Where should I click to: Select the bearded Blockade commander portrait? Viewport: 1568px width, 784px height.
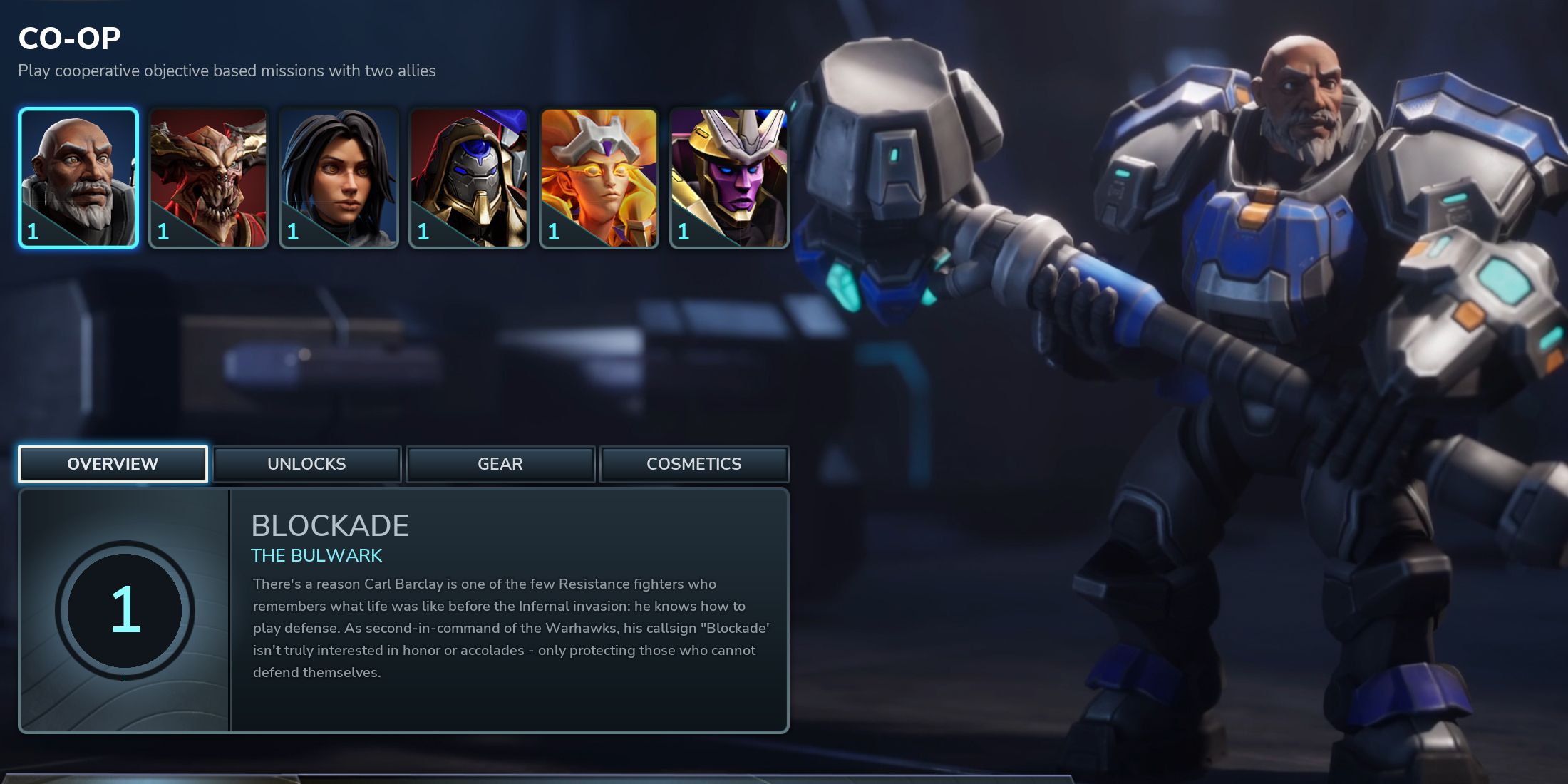coord(78,178)
